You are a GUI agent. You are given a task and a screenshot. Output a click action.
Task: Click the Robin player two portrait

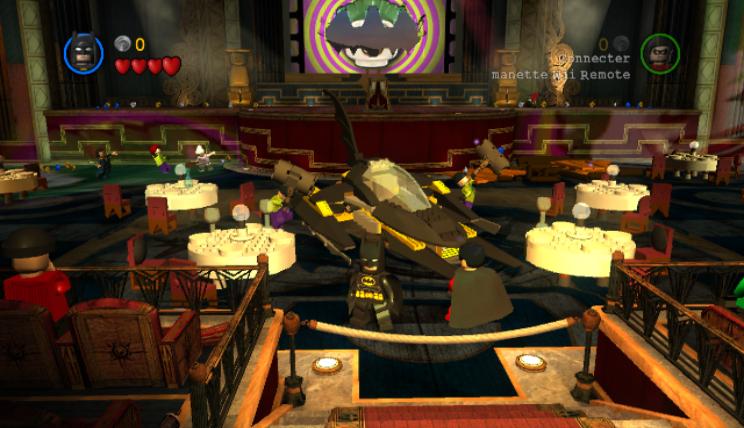pos(660,53)
